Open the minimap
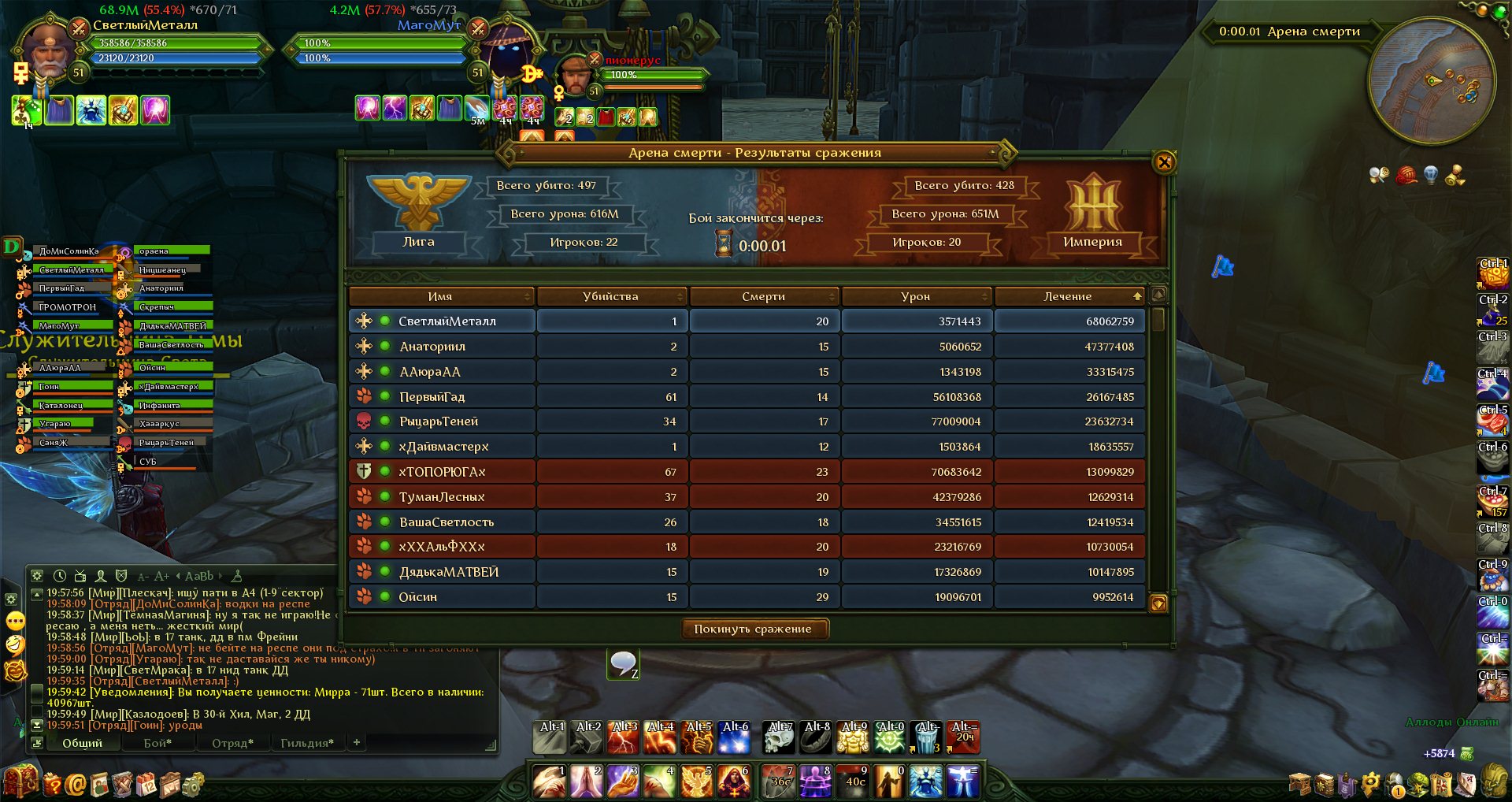The height and width of the screenshot is (802, 1512). (1432, 80)
